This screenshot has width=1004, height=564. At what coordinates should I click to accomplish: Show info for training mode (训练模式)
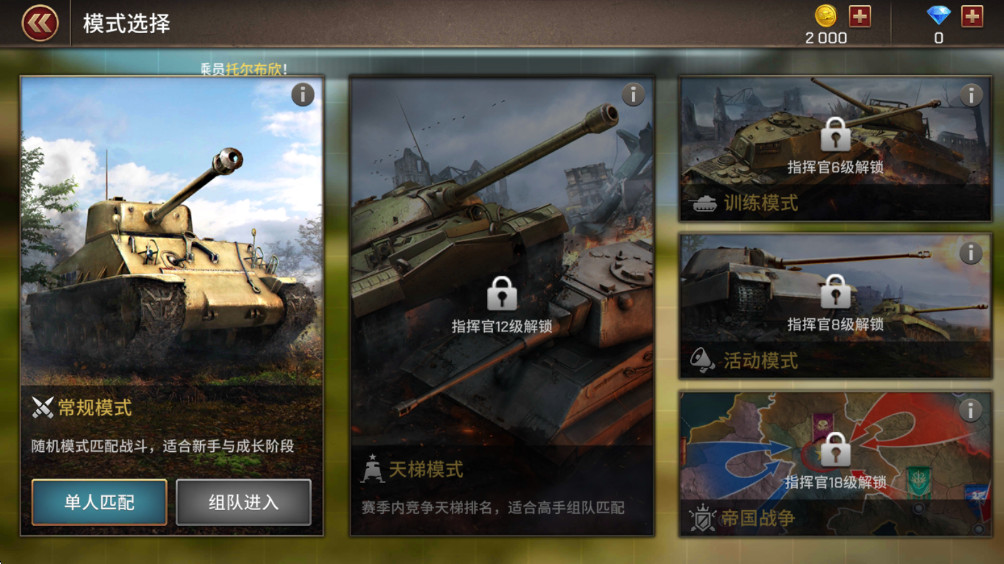point(971,95)
